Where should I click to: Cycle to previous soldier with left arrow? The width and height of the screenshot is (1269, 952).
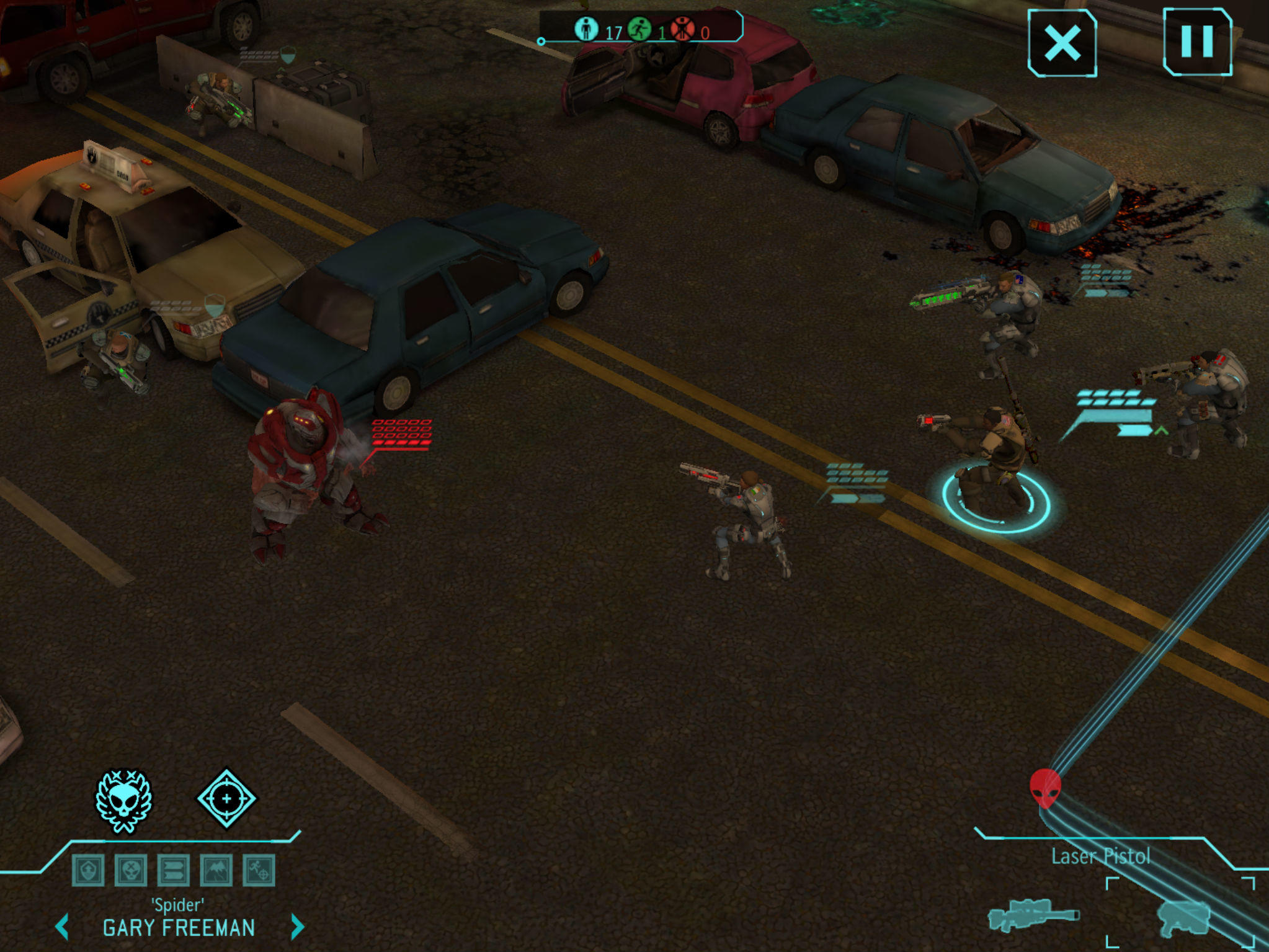click(62, 927)
